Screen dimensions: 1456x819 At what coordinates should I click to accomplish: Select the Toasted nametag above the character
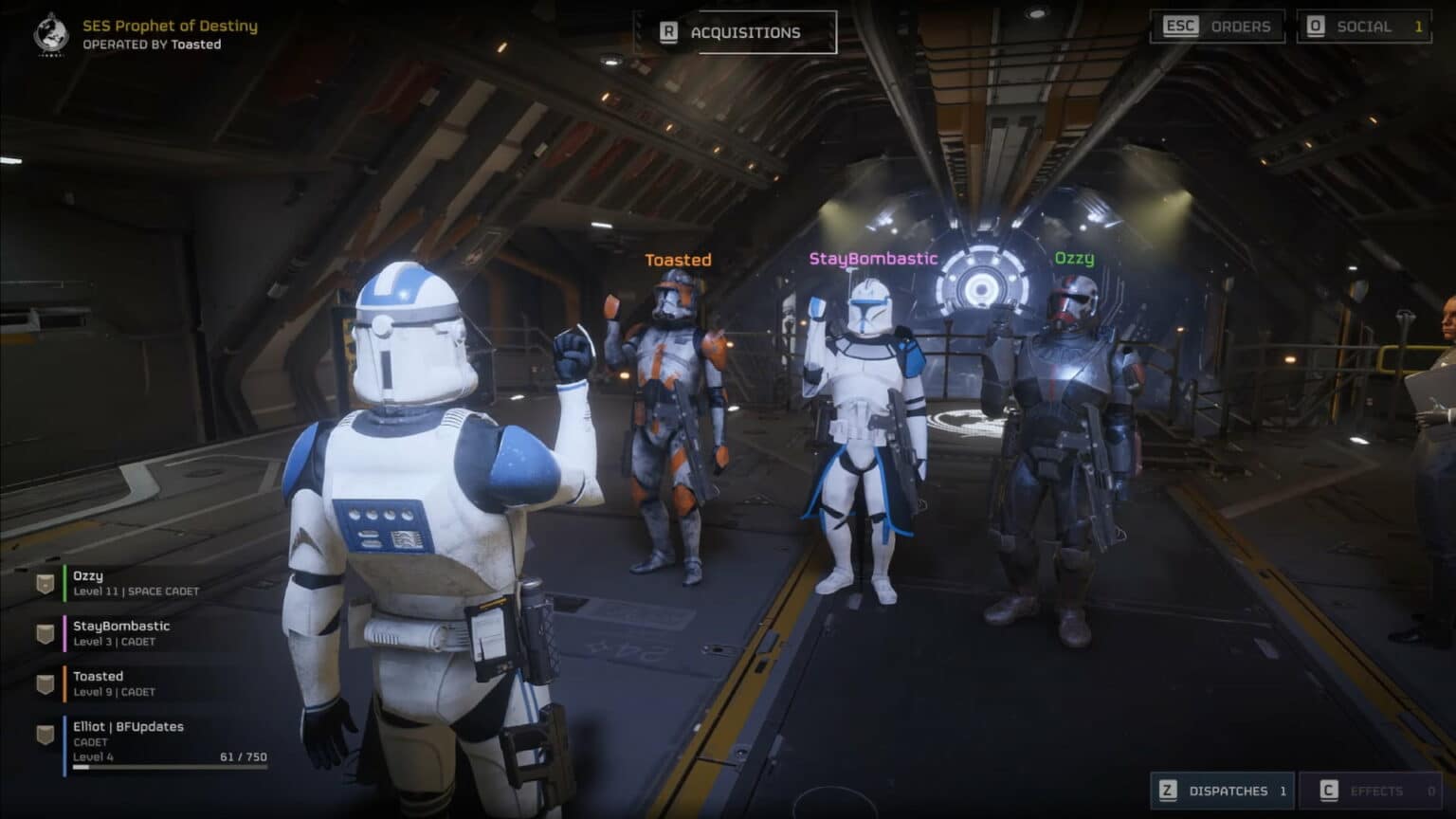click(x=679, y=259)
